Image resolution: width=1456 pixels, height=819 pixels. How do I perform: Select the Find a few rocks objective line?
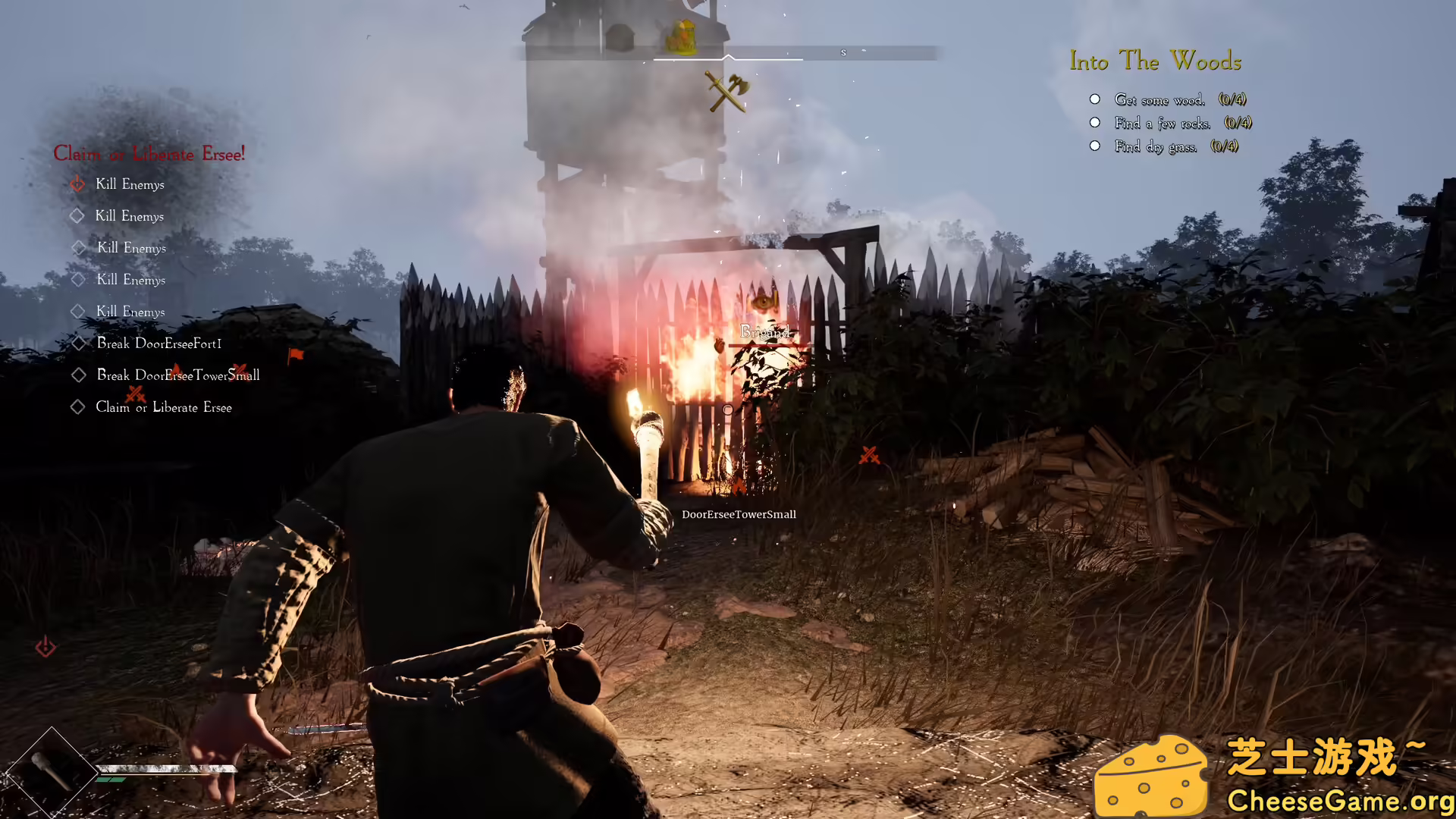point(1163,123)
